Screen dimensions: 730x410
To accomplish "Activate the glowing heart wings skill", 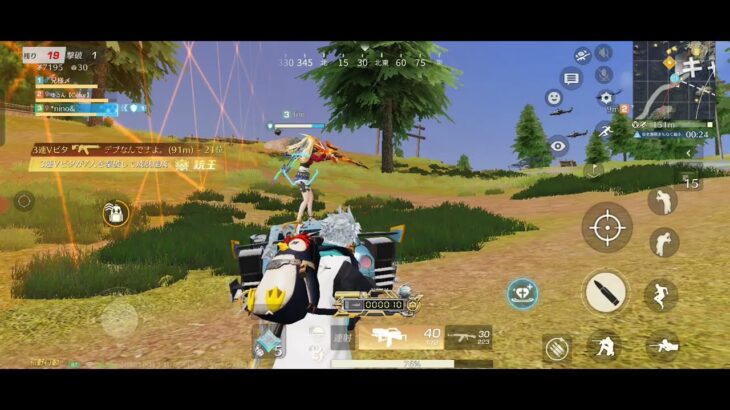I will [x=523, y=294].
